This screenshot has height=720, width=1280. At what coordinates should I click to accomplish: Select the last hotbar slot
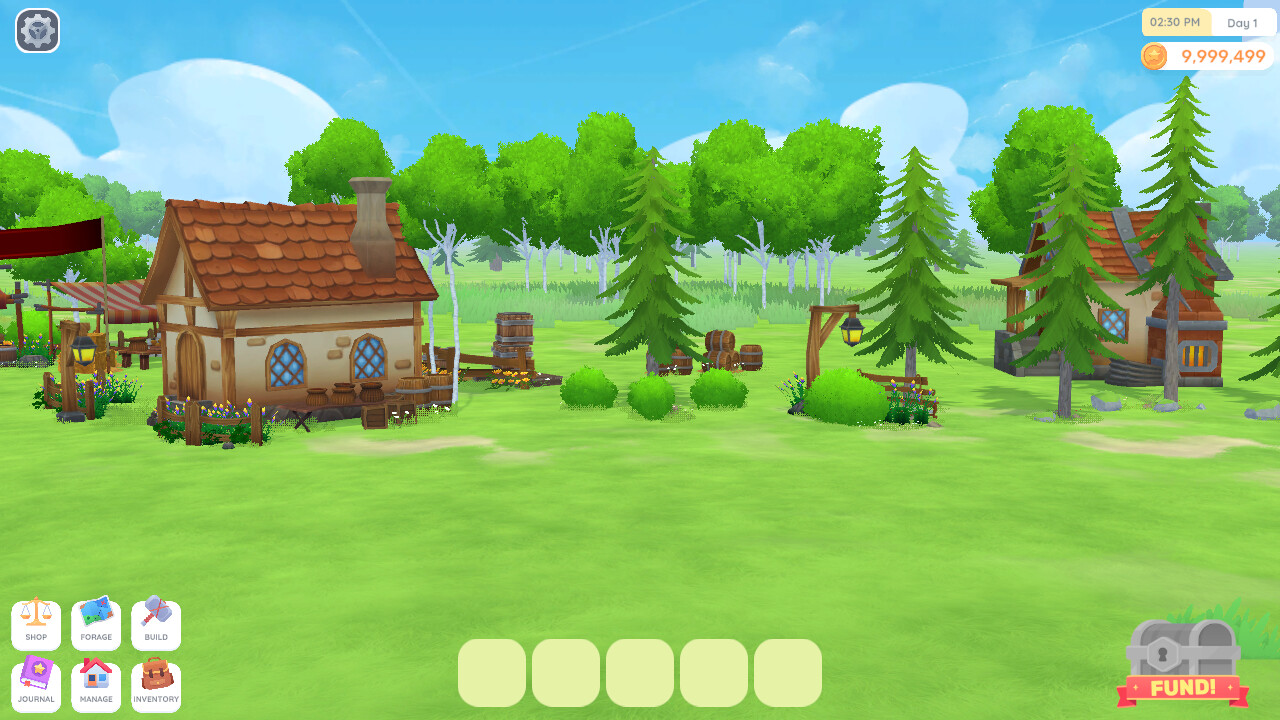[x=788, y=673]
